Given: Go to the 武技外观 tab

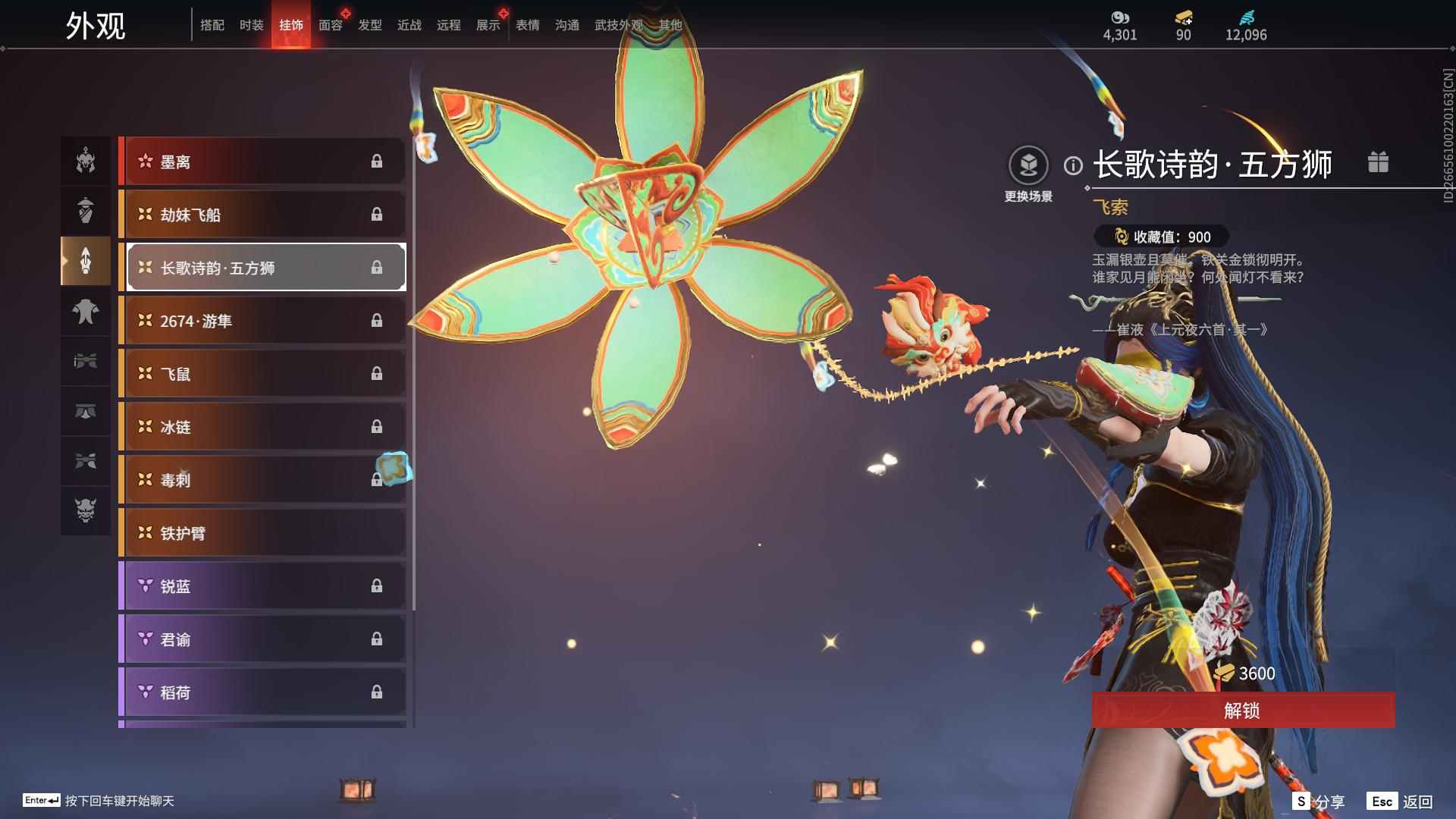Looking at the screenshot, I should click(x=618, y=25).
